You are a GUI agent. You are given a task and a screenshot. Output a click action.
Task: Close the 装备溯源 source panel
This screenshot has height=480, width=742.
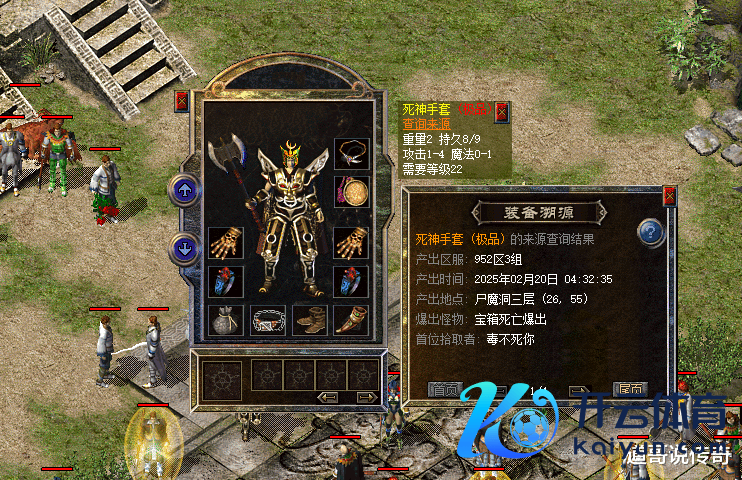[x=669, y=196]
